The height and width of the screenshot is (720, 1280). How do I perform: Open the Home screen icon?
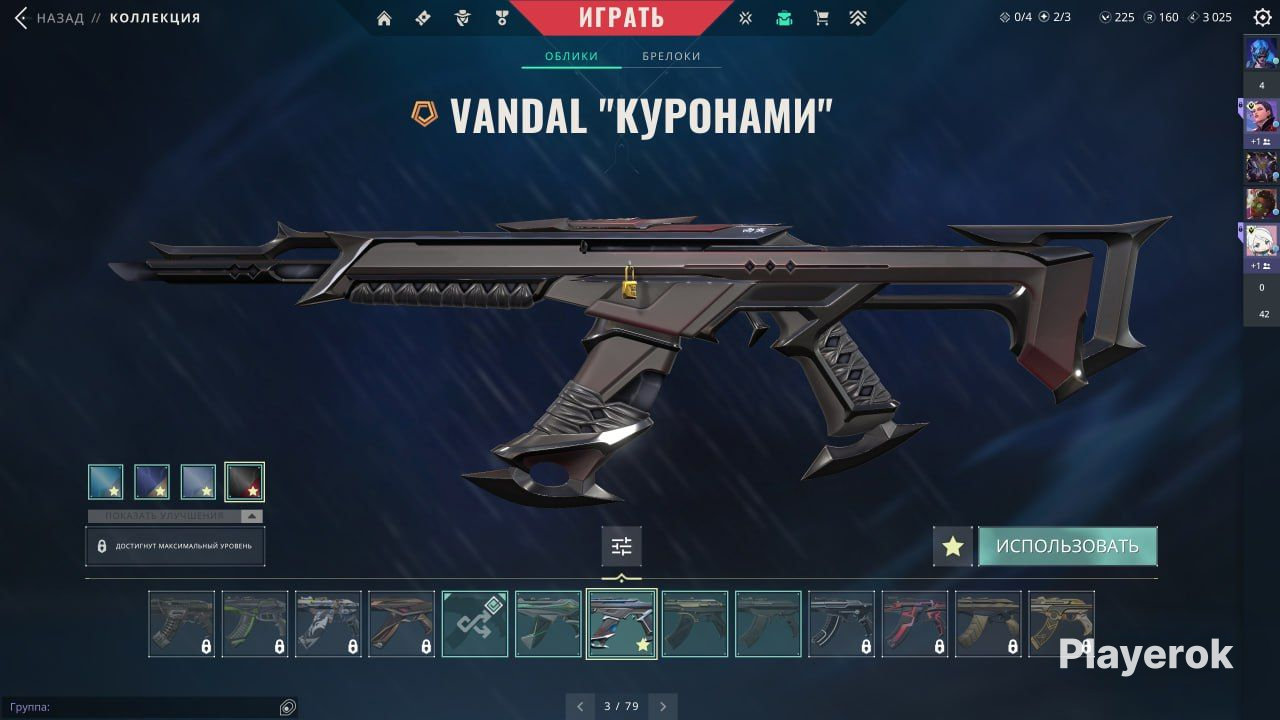[x=385, y=17]
